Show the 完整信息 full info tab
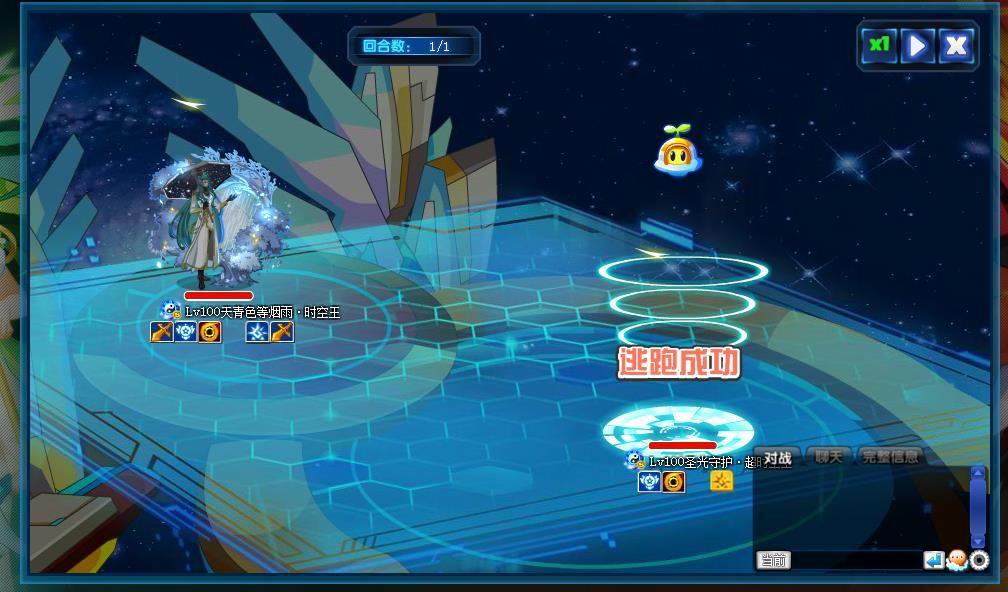Image resolution: width=1008 pixels, height=592 pixels. pos(890,457)
